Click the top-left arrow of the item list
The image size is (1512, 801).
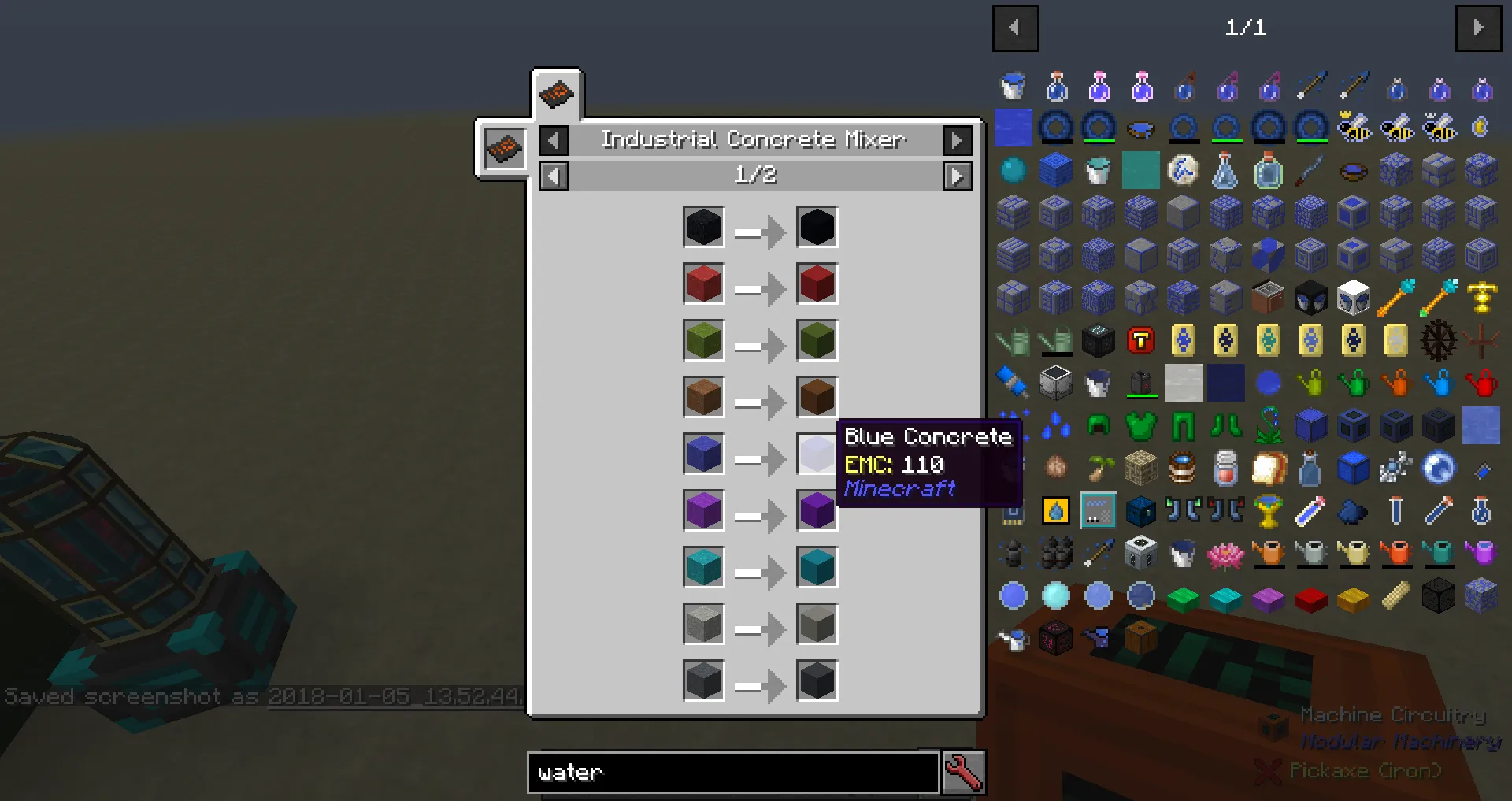click(1015, 28)
